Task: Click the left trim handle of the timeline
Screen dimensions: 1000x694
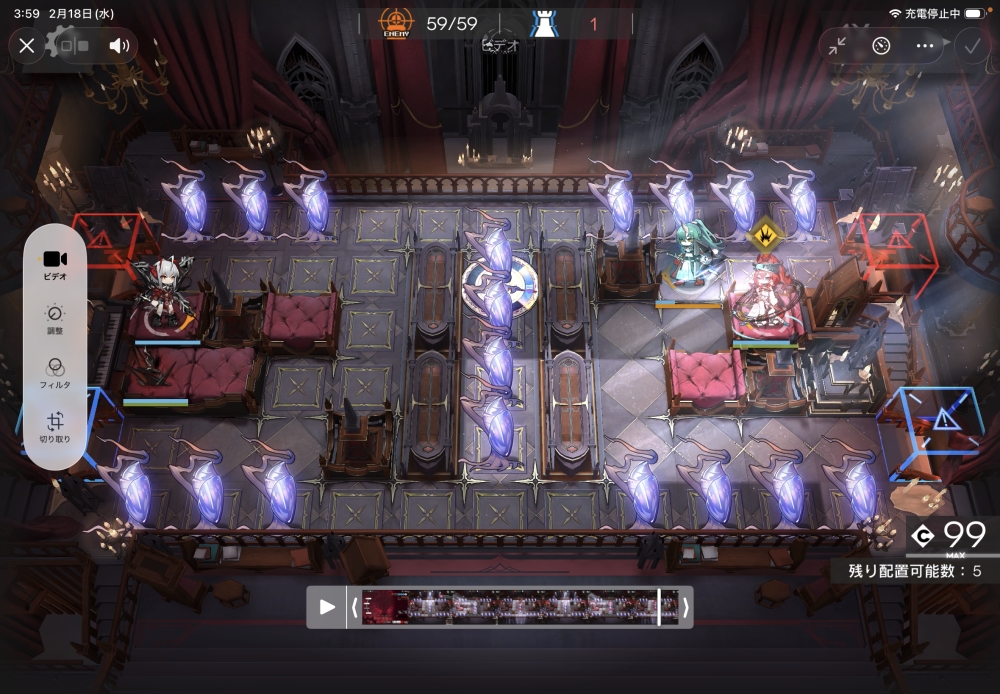Action: tap(354, 607)
